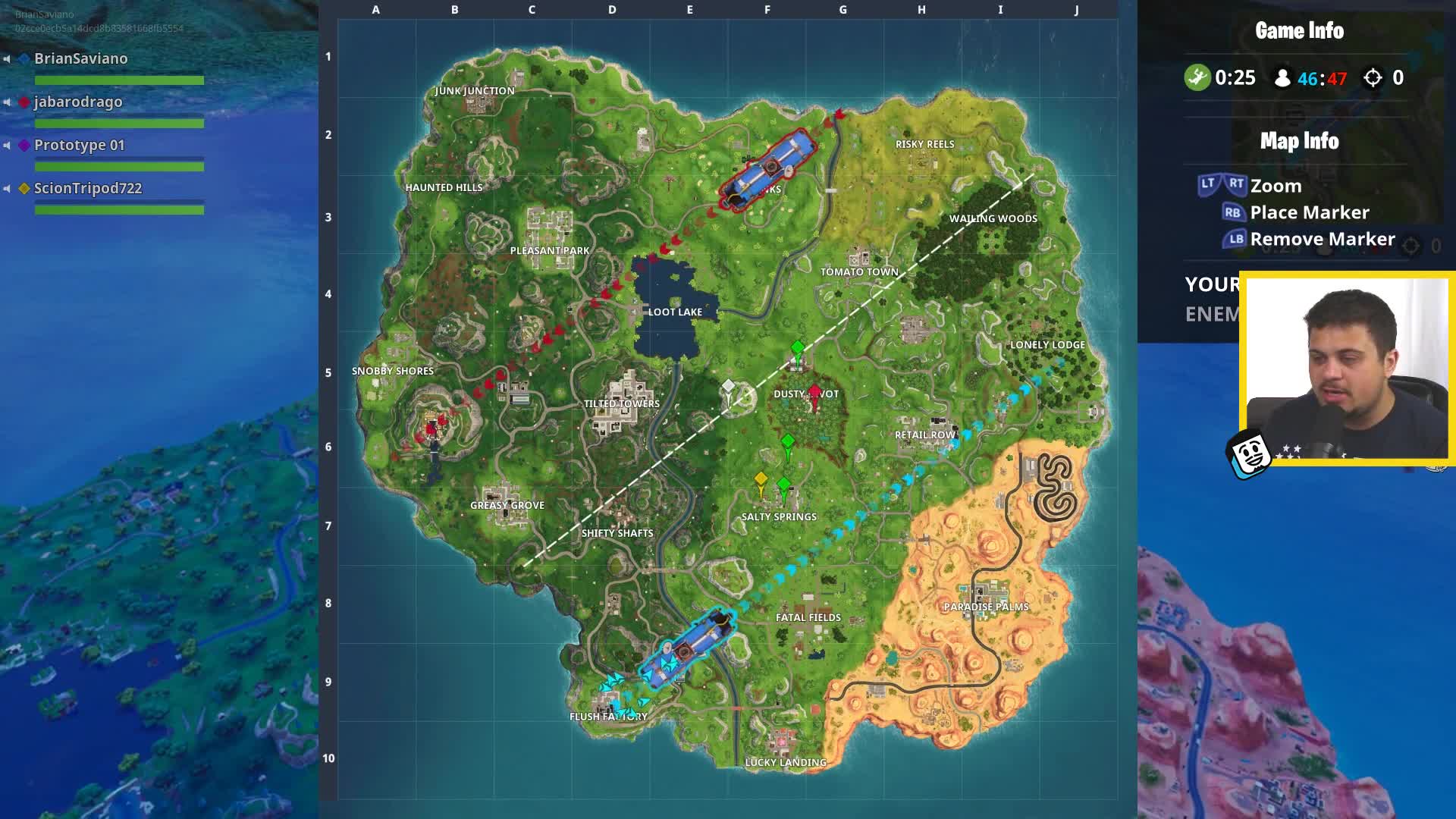Mute jabarodrago's voice chat speaker

pos(7,101)
